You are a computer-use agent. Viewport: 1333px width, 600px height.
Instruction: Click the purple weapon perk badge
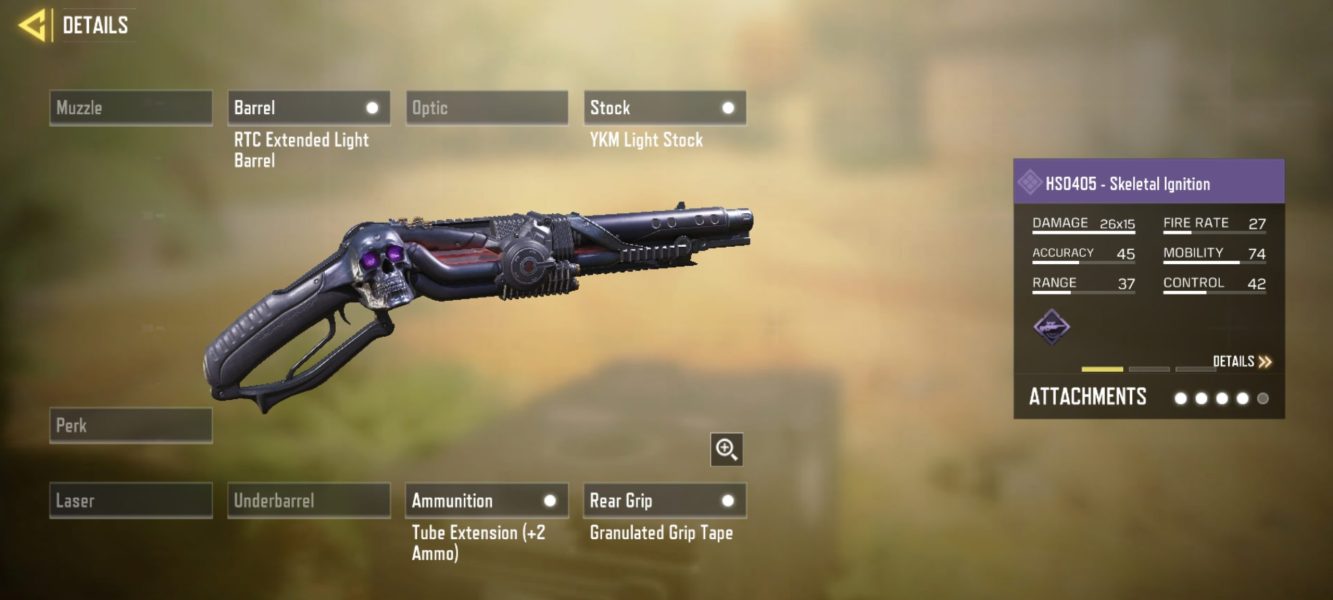(x=1052, y=326)
